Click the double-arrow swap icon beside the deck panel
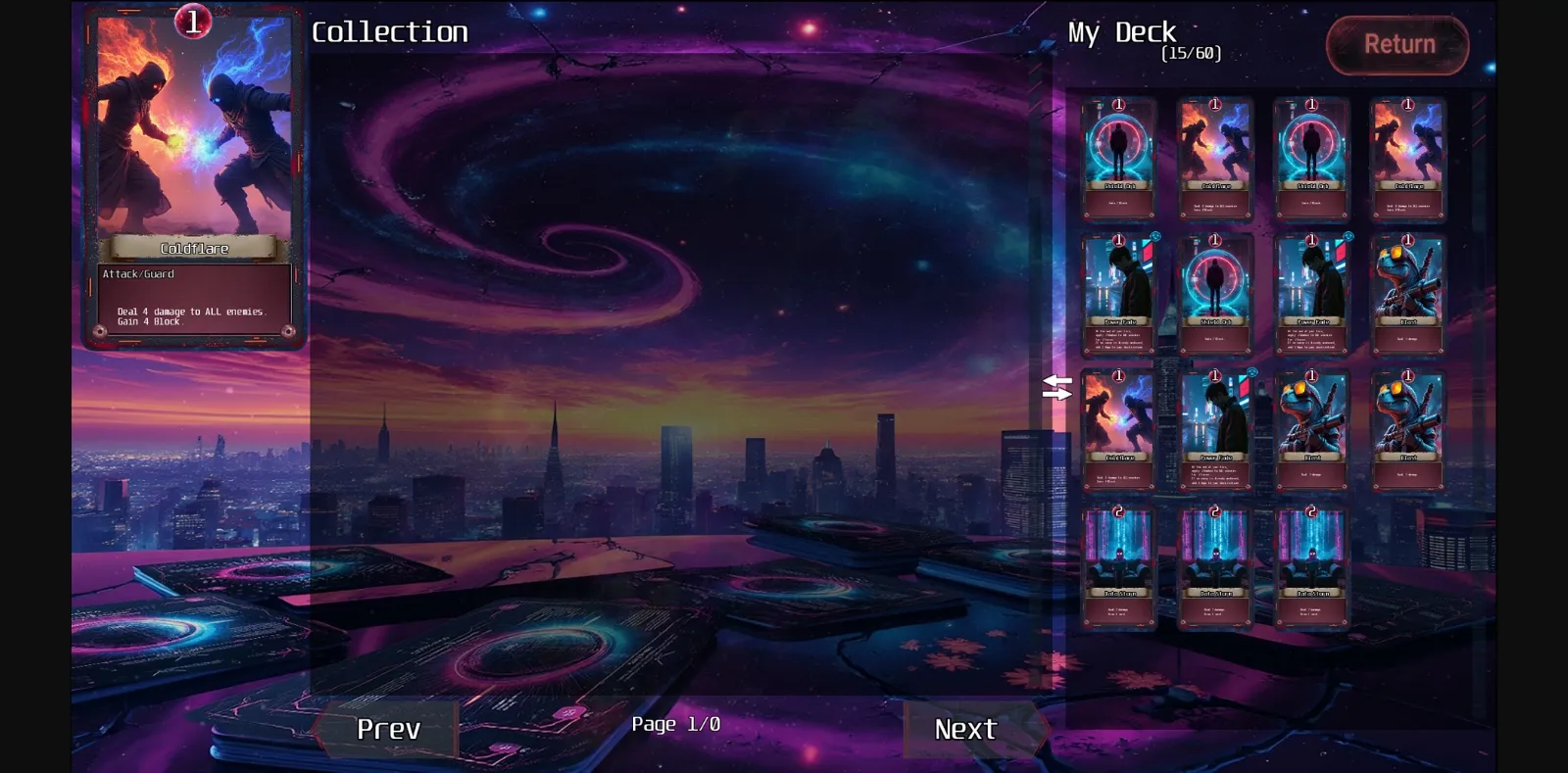1568x773 pixels. (x=1058, y=387)
